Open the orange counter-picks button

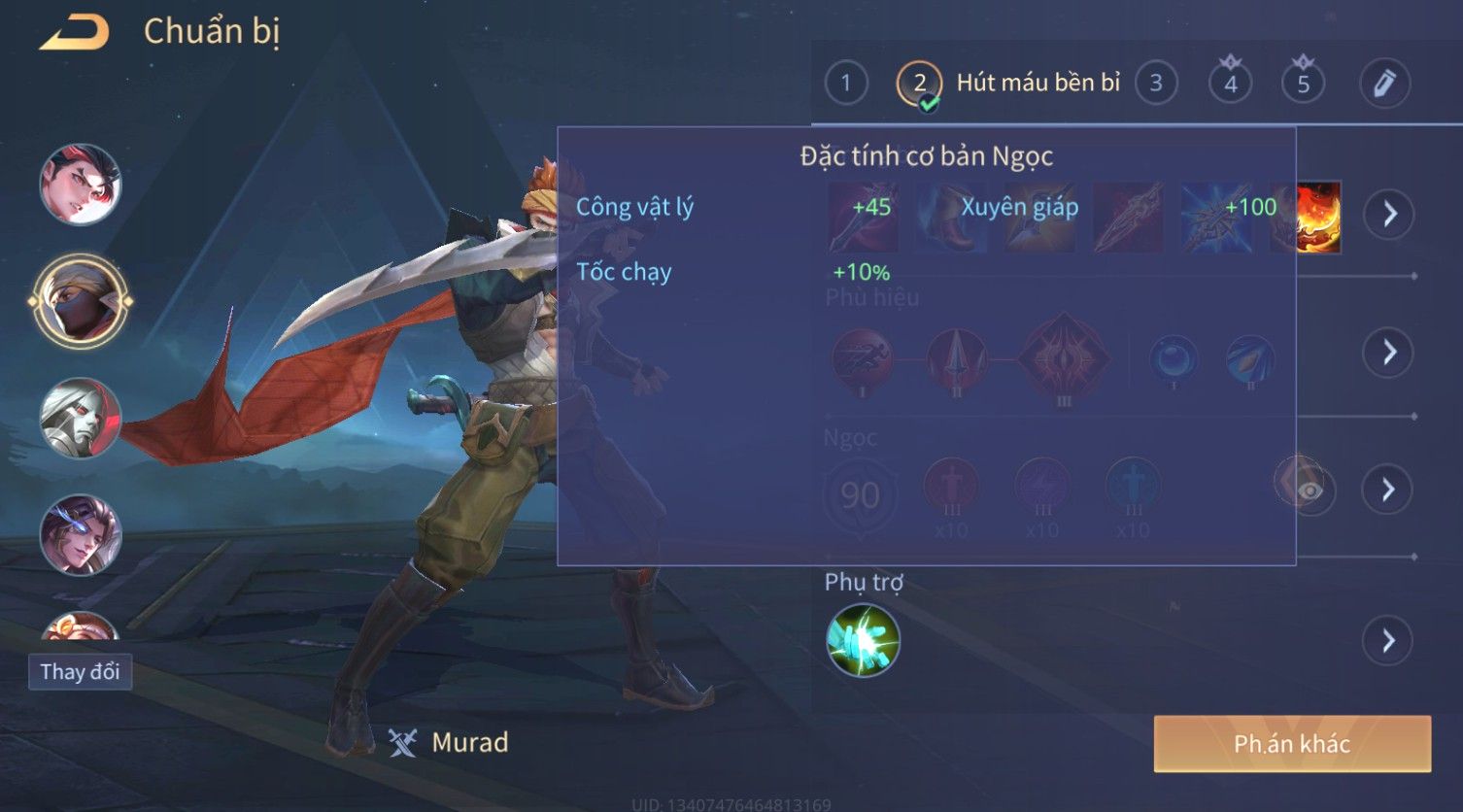coord(1292,744)
